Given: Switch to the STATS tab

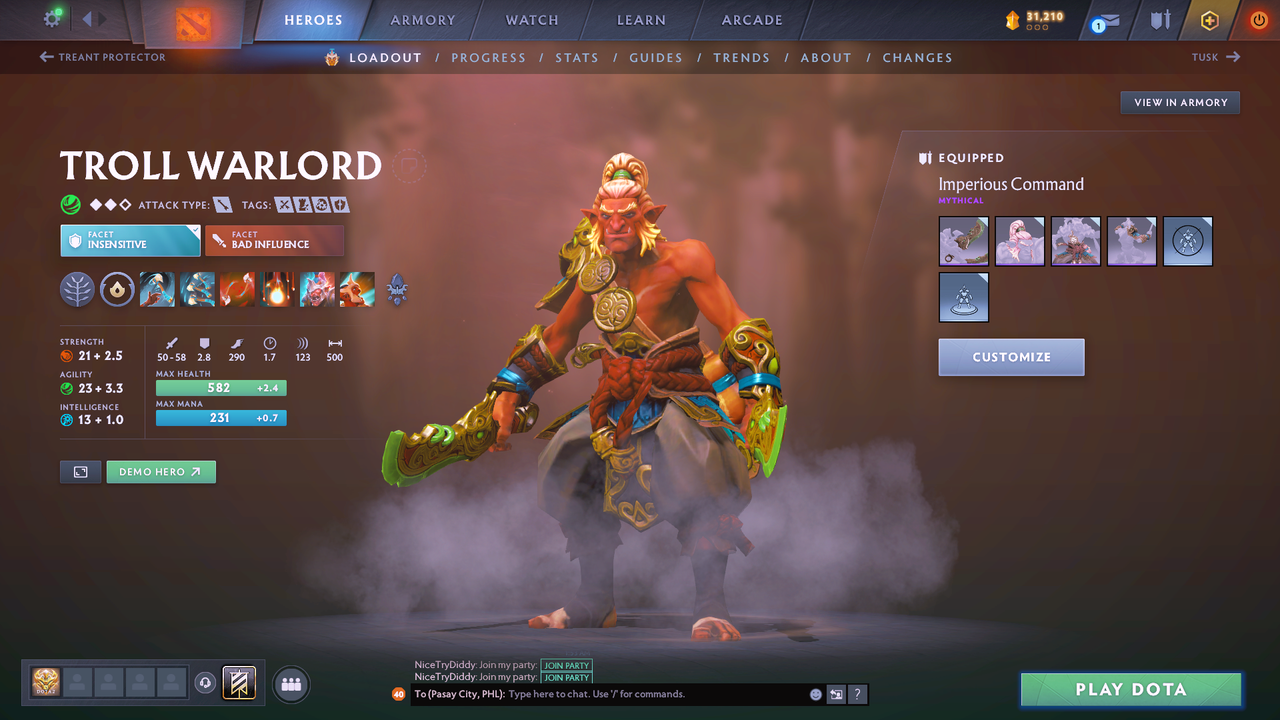Looking at the screenshot, I should point(577,57).
